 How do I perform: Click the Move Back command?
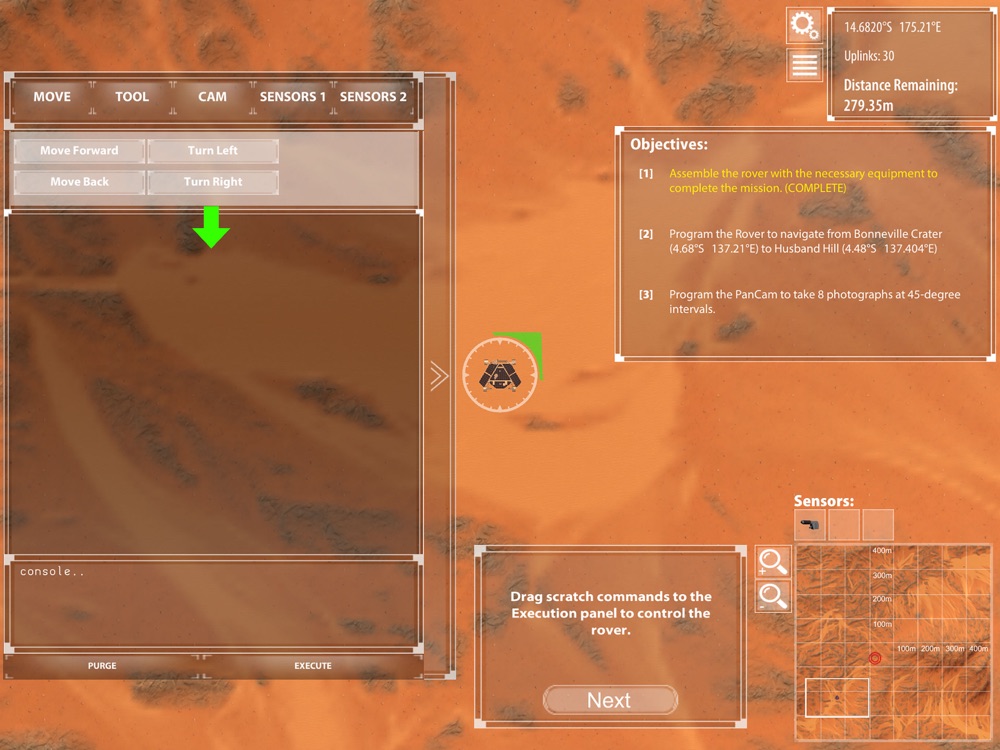pyautogui.click(x=79, y=182)
